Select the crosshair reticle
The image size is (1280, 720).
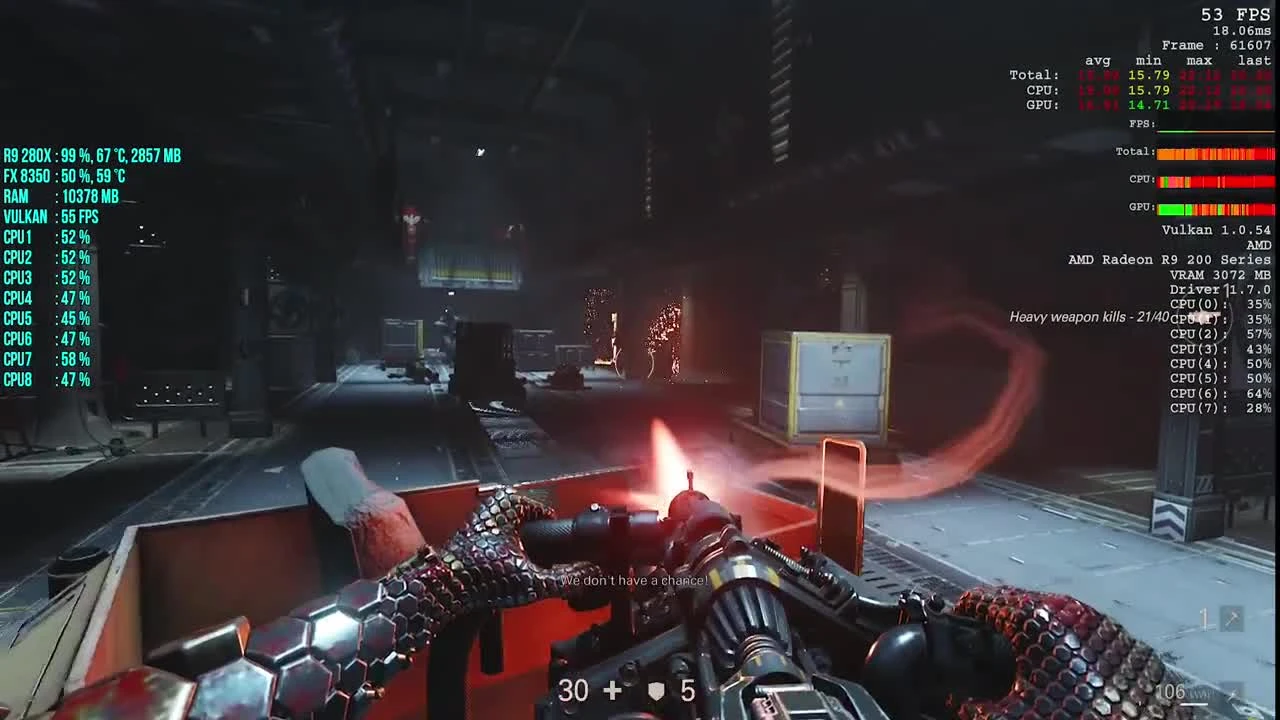coord(640,360)
